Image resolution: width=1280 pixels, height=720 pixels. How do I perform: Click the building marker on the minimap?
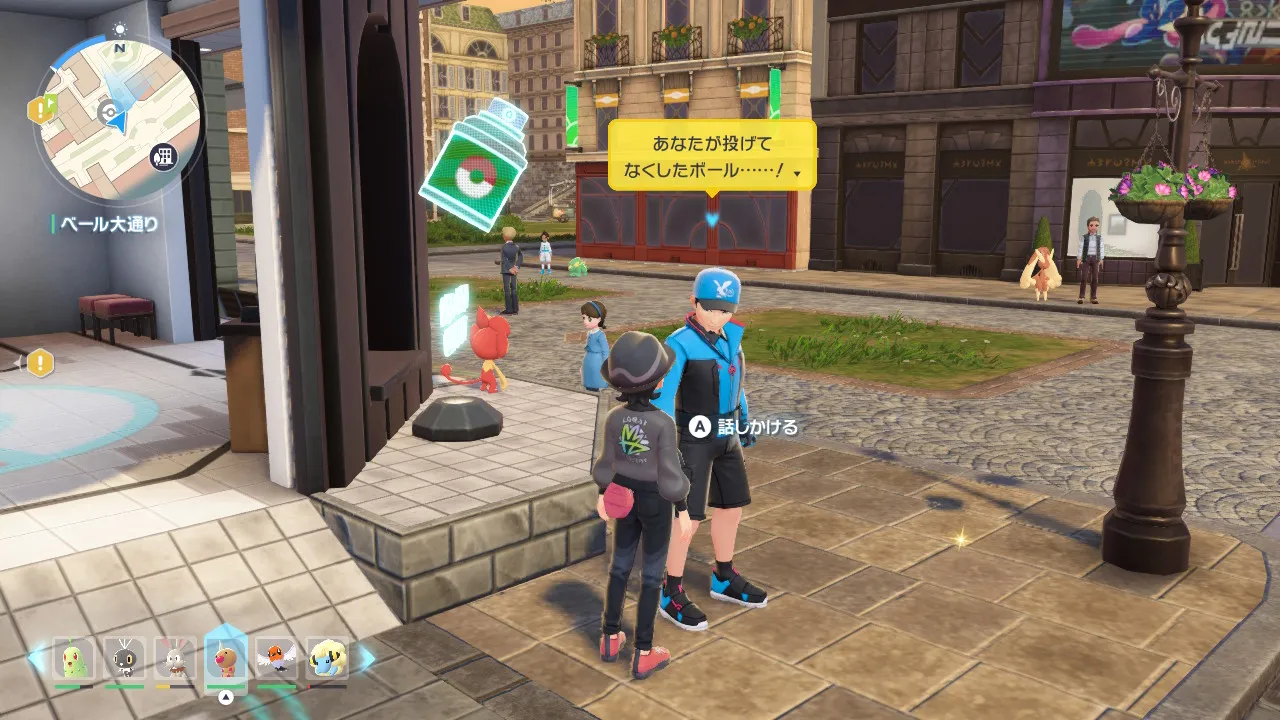click(x=161, y=156)
